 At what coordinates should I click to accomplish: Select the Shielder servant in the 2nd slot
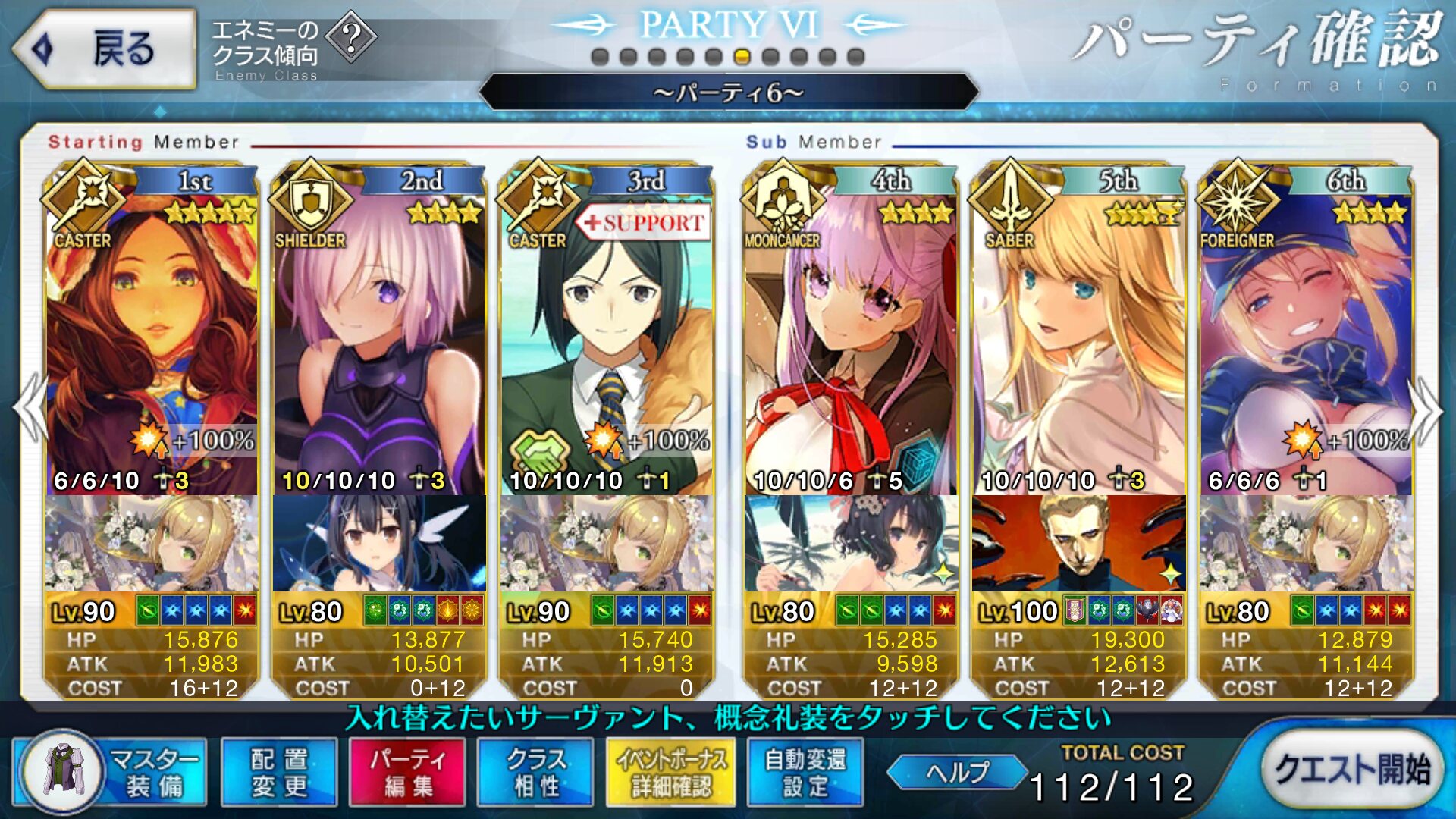pyautogui.click(x=379, y=334)
